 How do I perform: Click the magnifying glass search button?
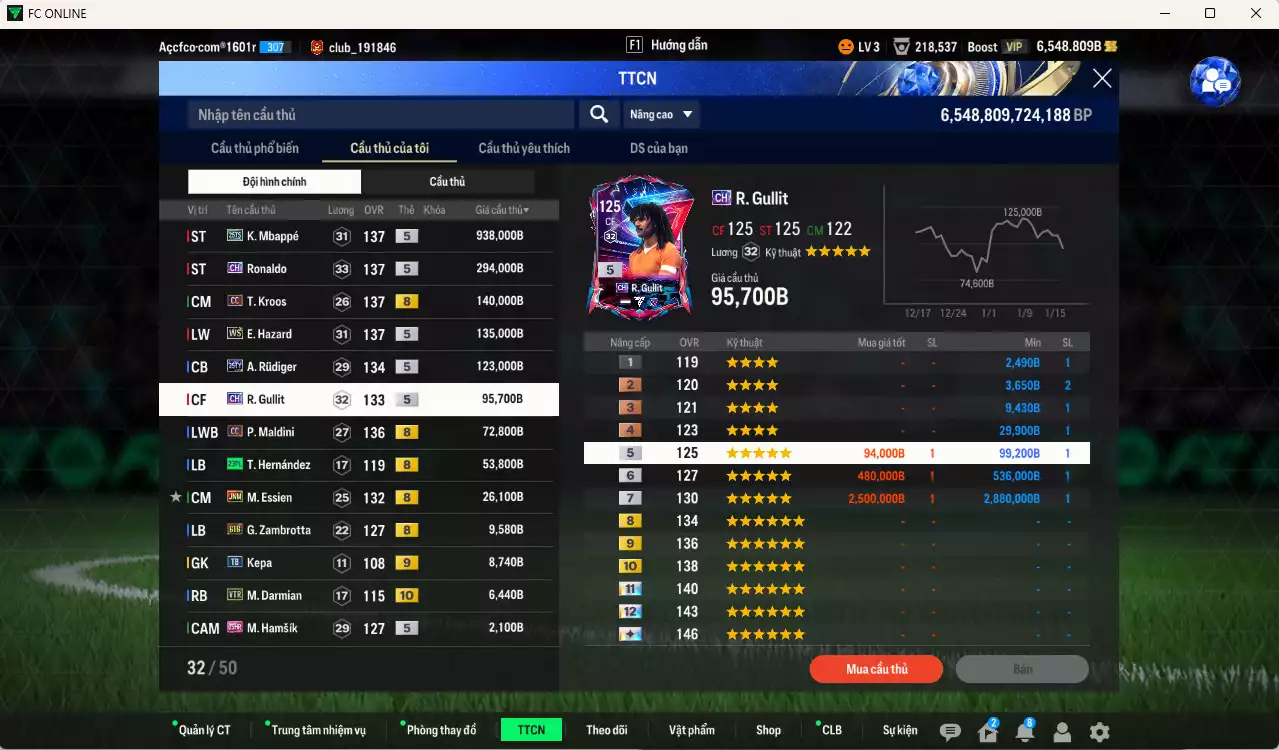(x=599, y=114)
